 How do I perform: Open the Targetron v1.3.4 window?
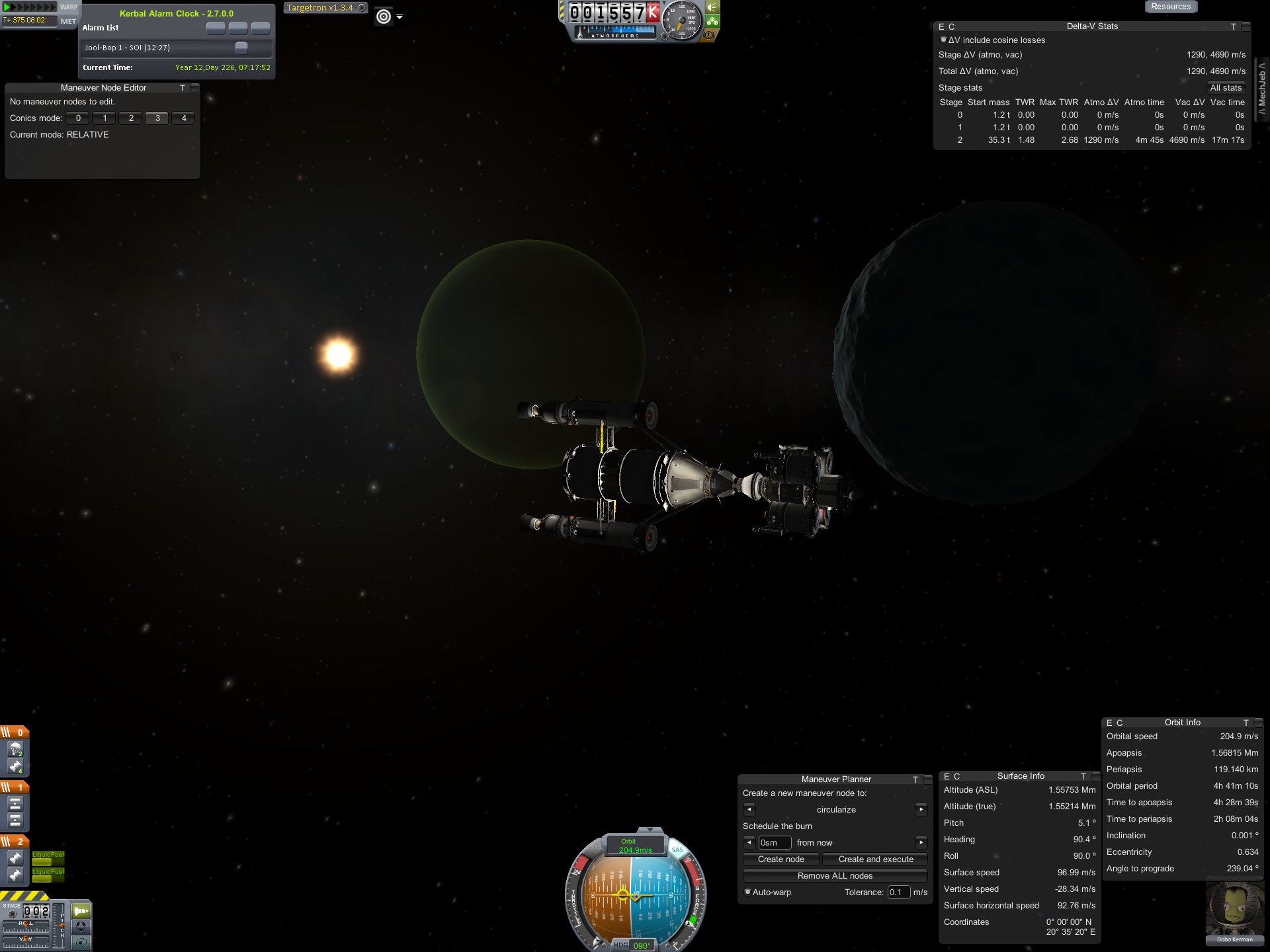[320, 8]
